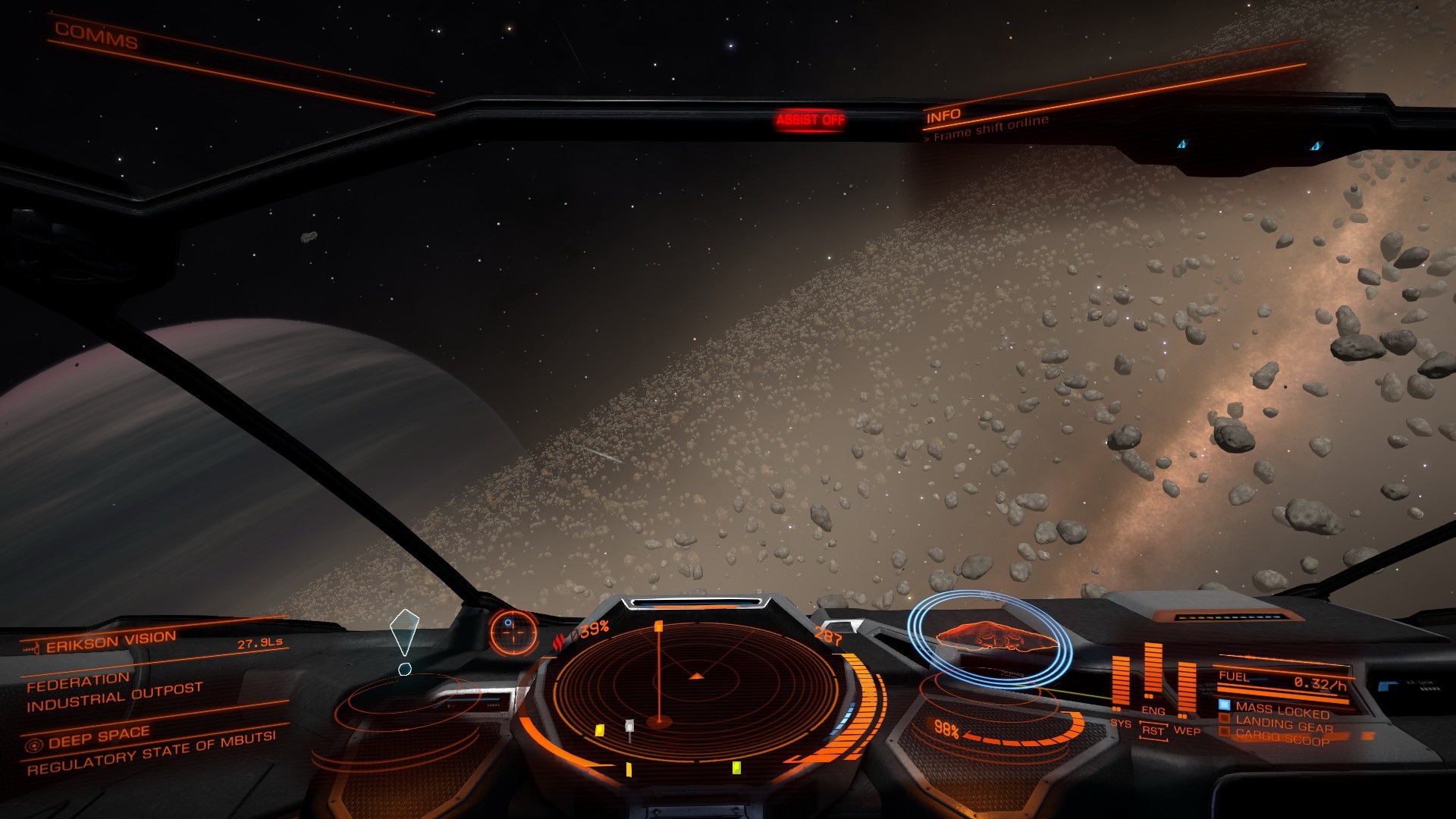Select the INFO panel header
Image resolution: width=1456 pixels, height=819 pixels.
coord(943,116)
